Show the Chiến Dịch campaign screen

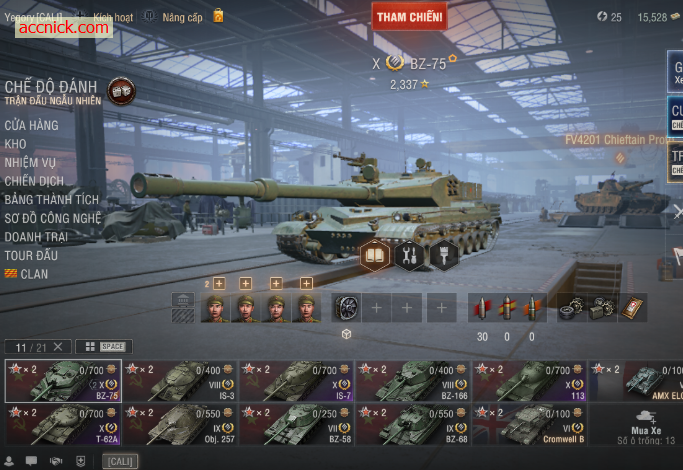[34, 181]
